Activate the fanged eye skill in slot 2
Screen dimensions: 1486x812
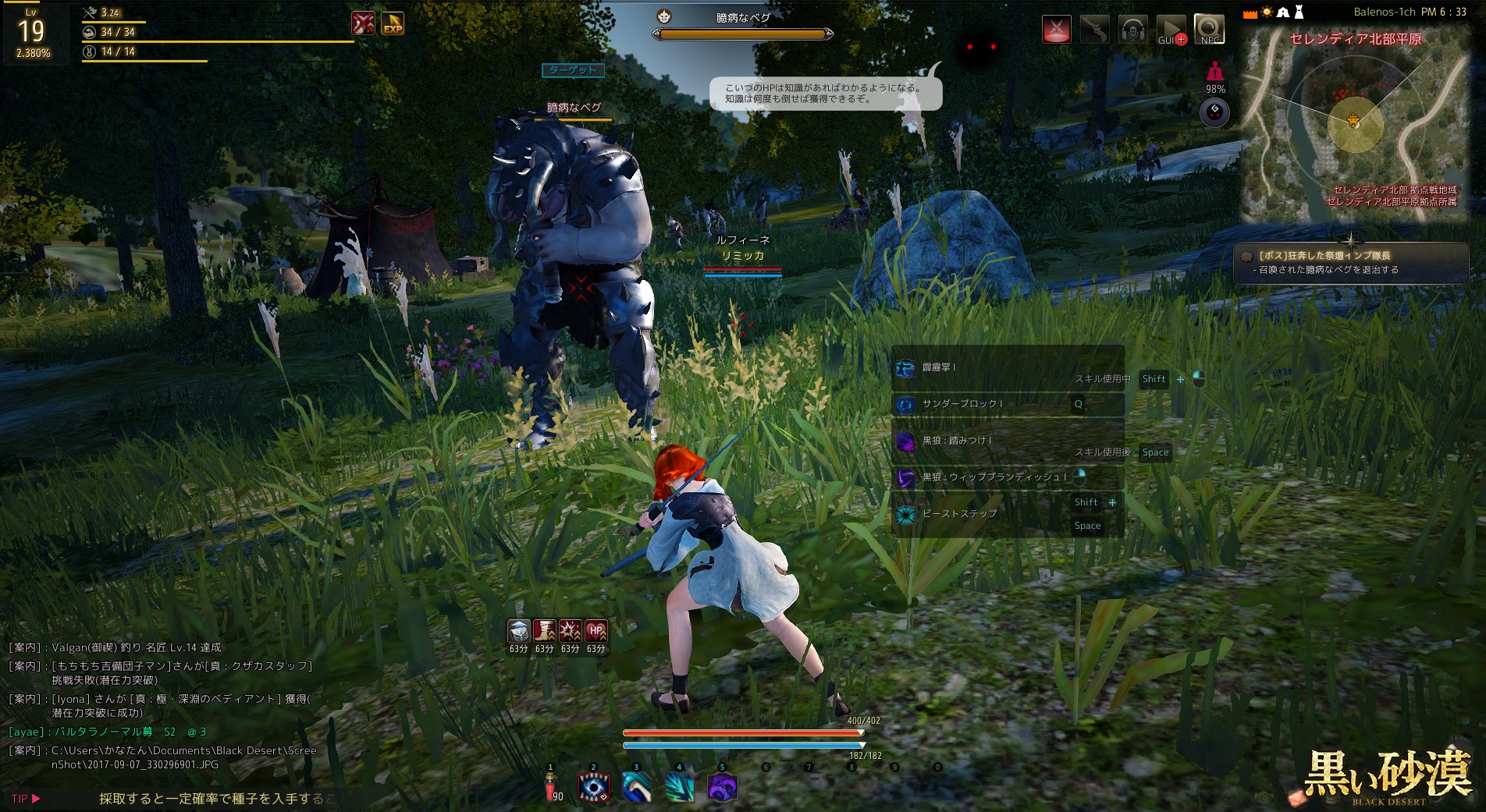tap(594, 786)
